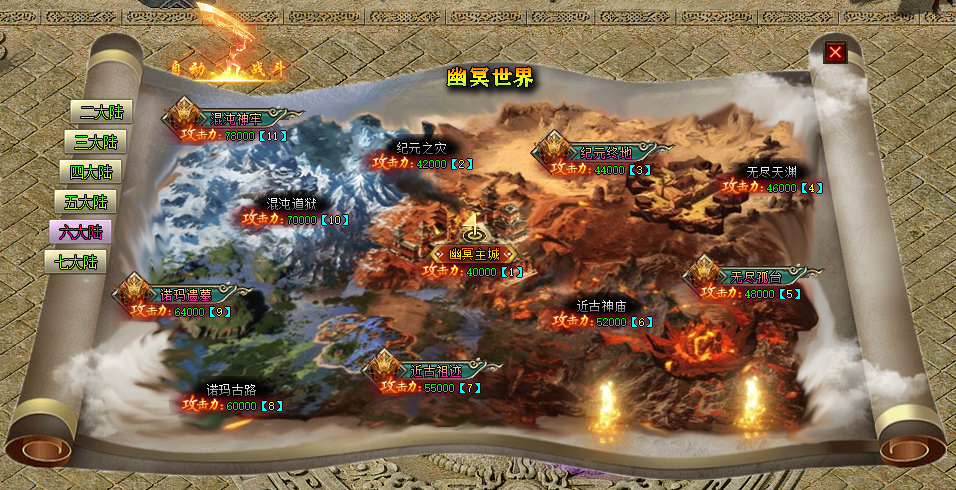Teleport to 幽冥主城 main city
Image resolution: width=956 pixels, height=490 pixels.
pyautogui.click(x=472, y=254)
